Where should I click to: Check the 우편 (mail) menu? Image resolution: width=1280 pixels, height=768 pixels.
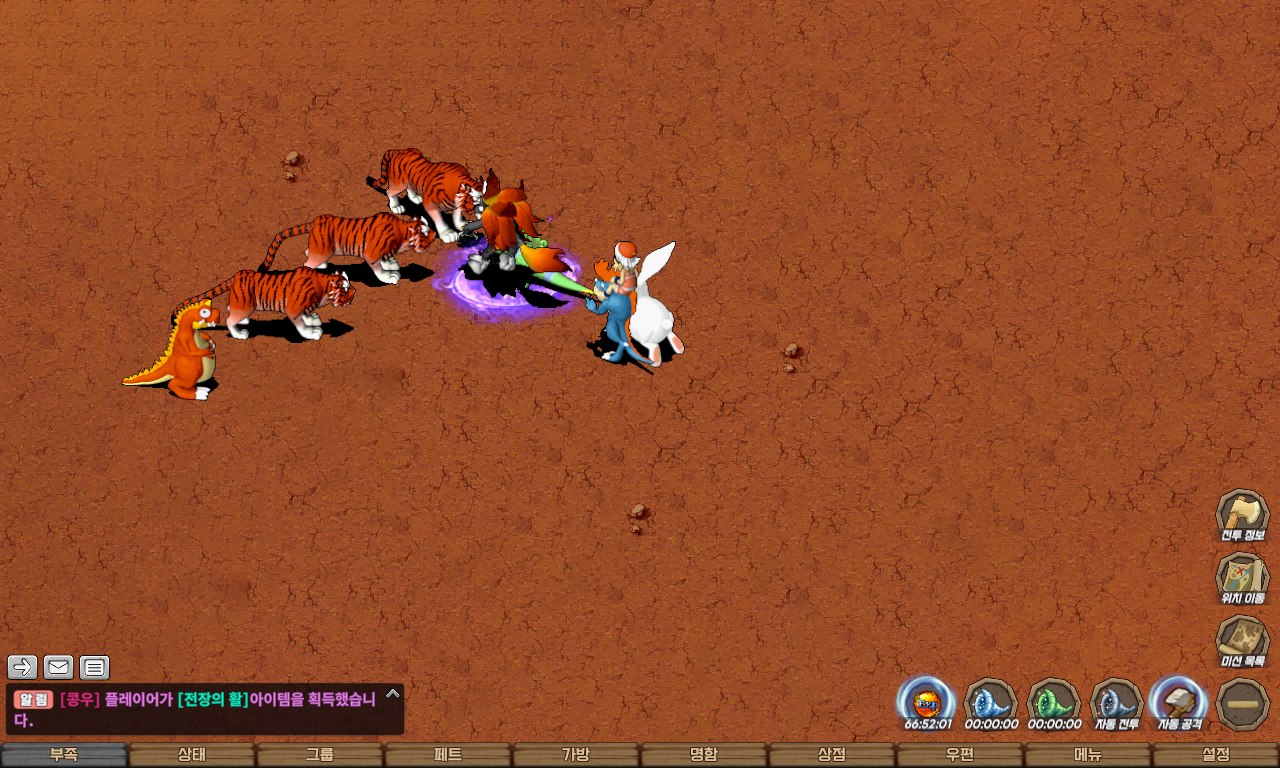pyautogui.click(x=960, y=755)
